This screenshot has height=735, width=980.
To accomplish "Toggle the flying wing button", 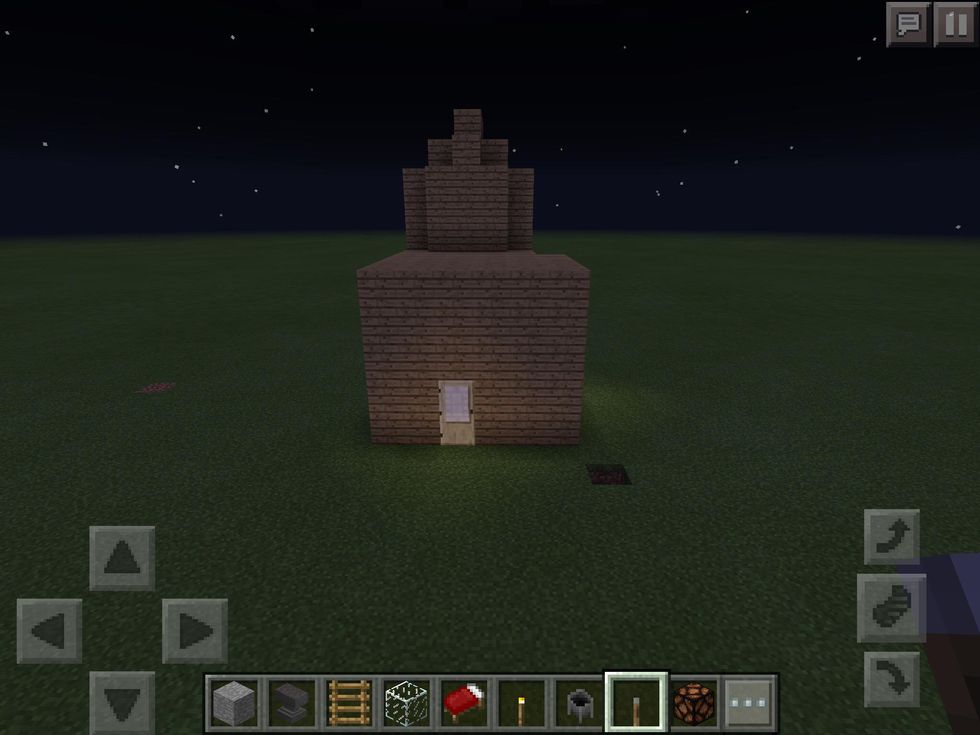I will (891, 608).
